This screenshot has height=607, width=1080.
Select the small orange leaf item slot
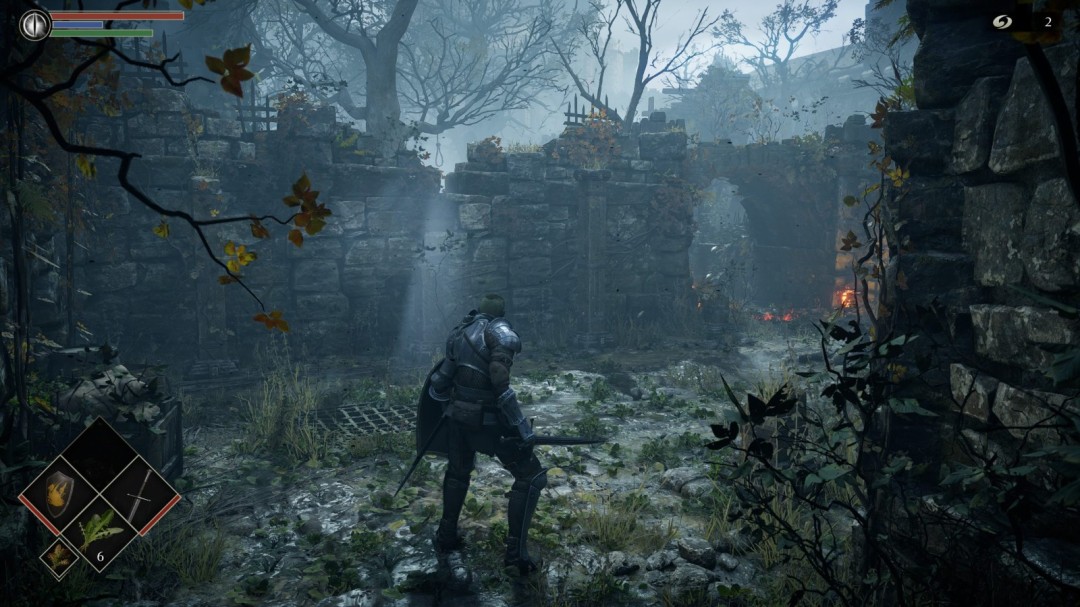pyautogui.click(x=59, y=558)
